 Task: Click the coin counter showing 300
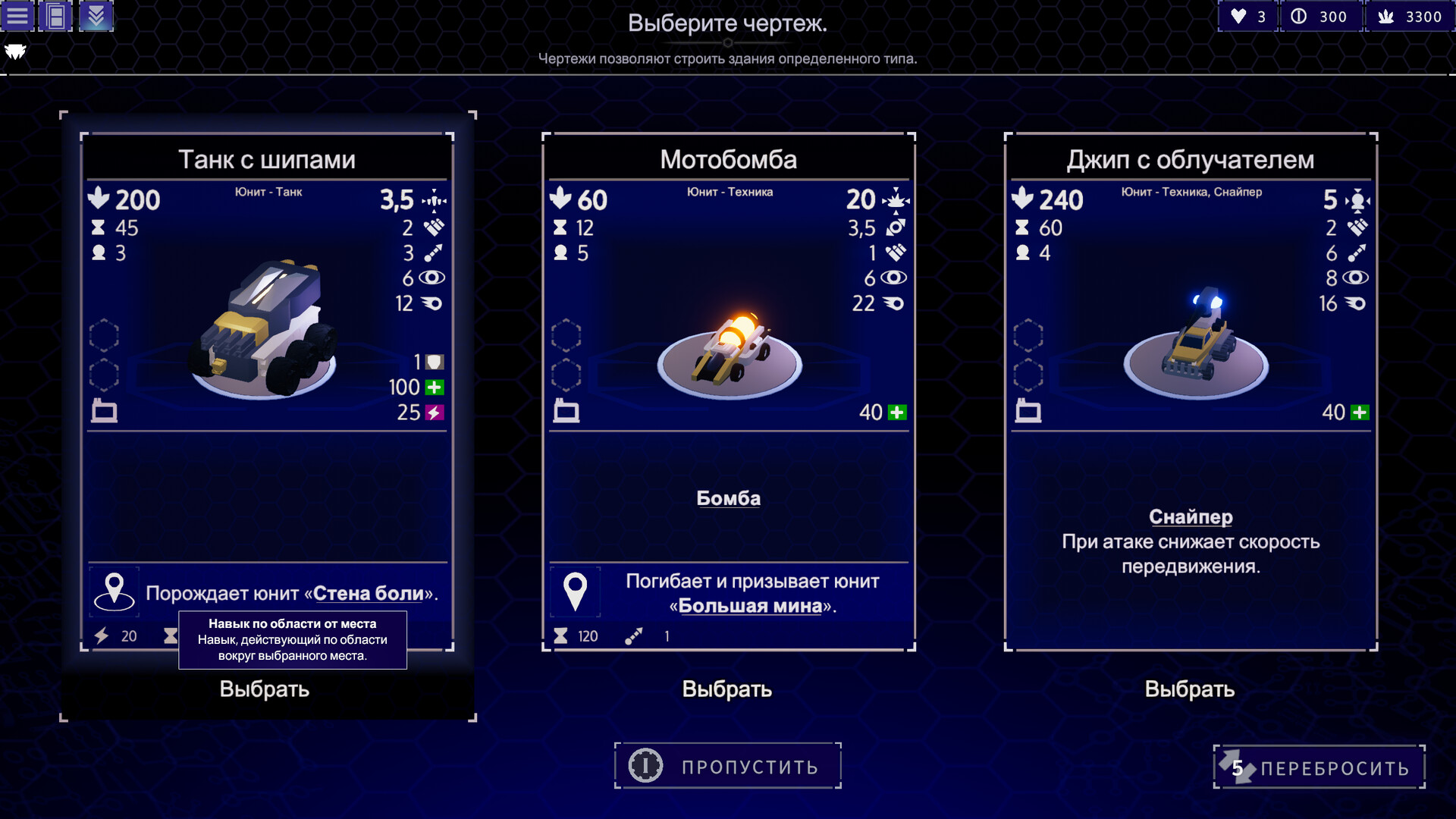tap(1321, 15)
